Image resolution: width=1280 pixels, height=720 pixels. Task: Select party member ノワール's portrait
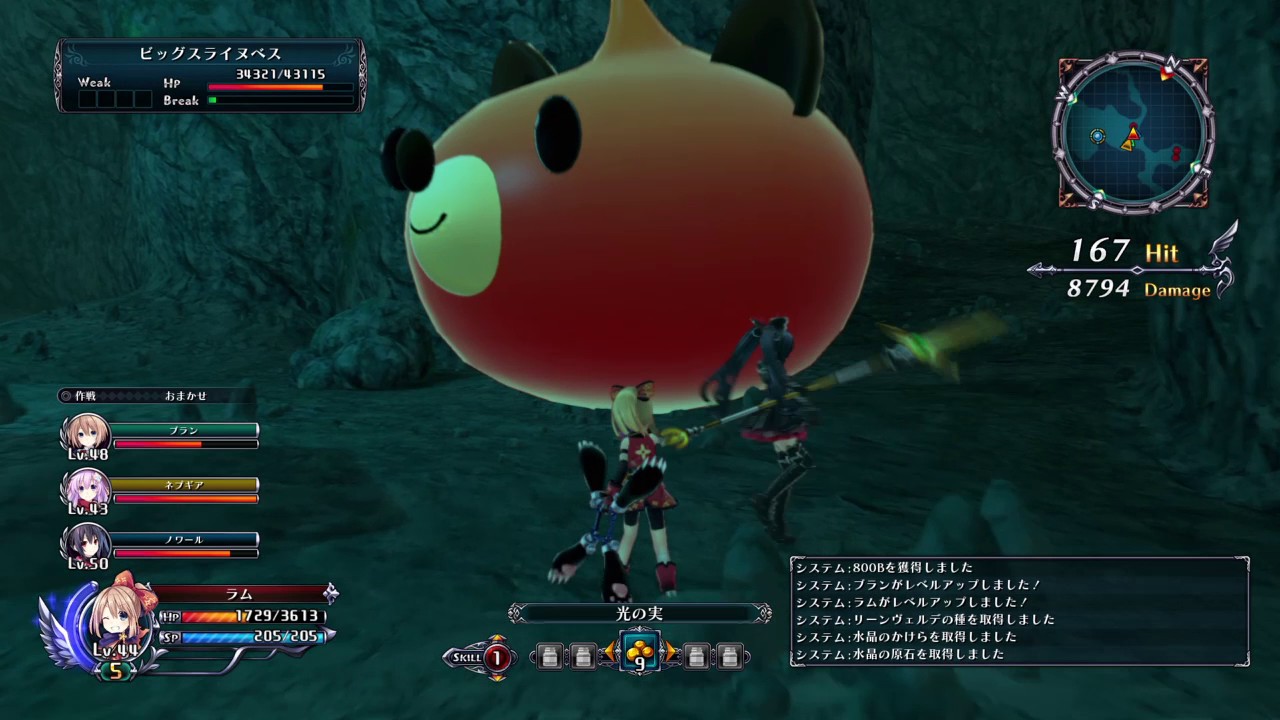pyautogui.click(x=87, y=544)
